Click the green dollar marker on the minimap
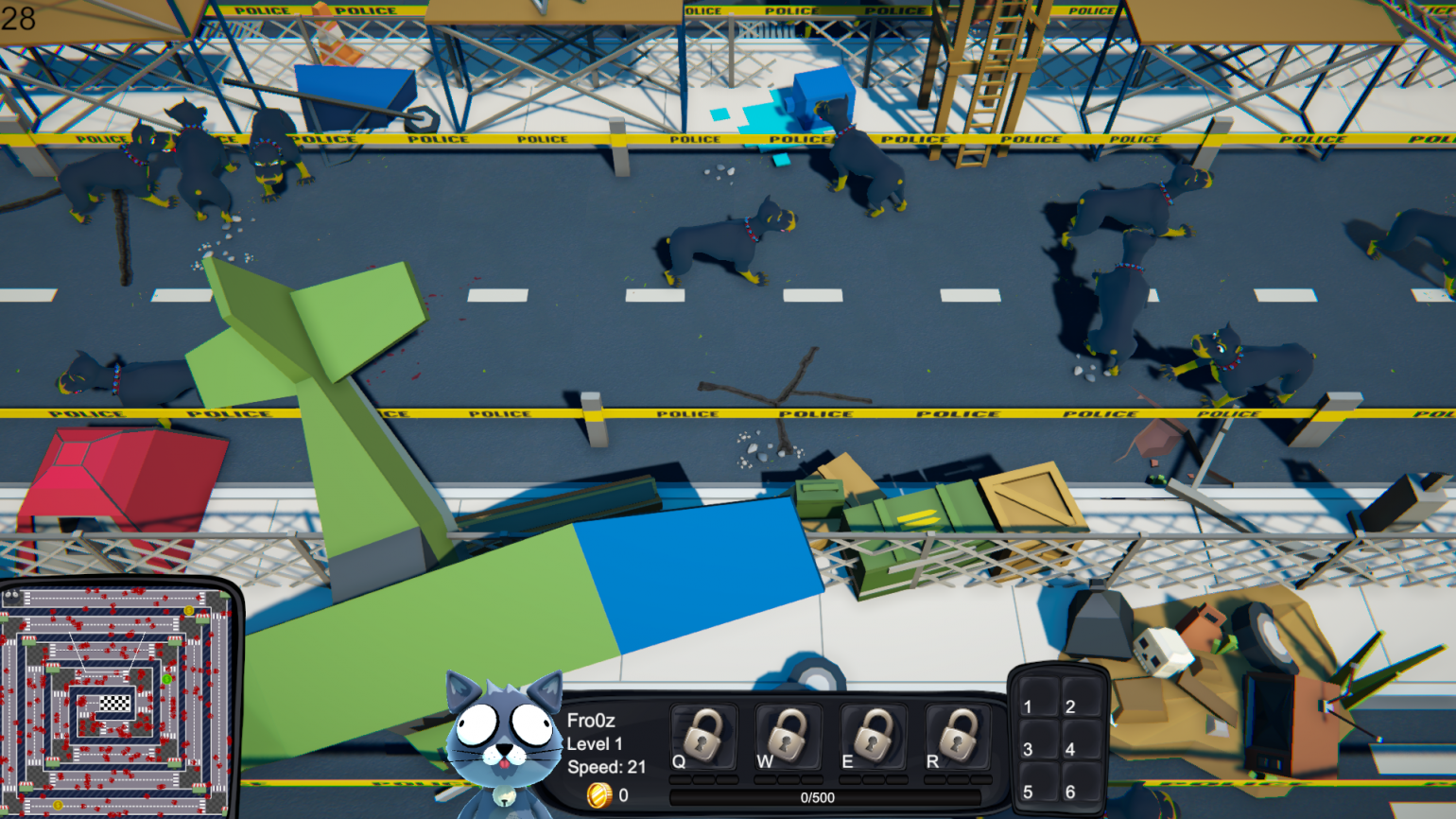 [167, 679]
